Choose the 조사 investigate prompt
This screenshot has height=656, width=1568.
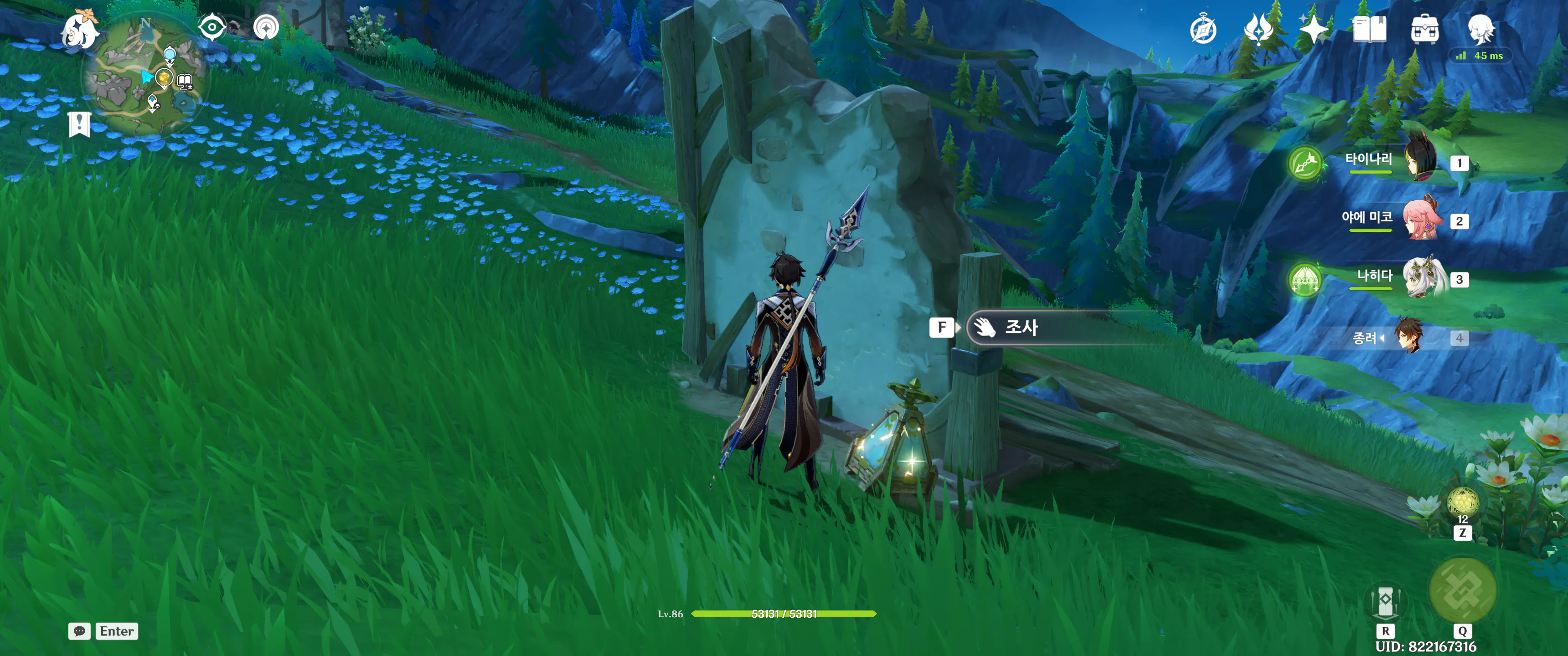point(1022,328)
